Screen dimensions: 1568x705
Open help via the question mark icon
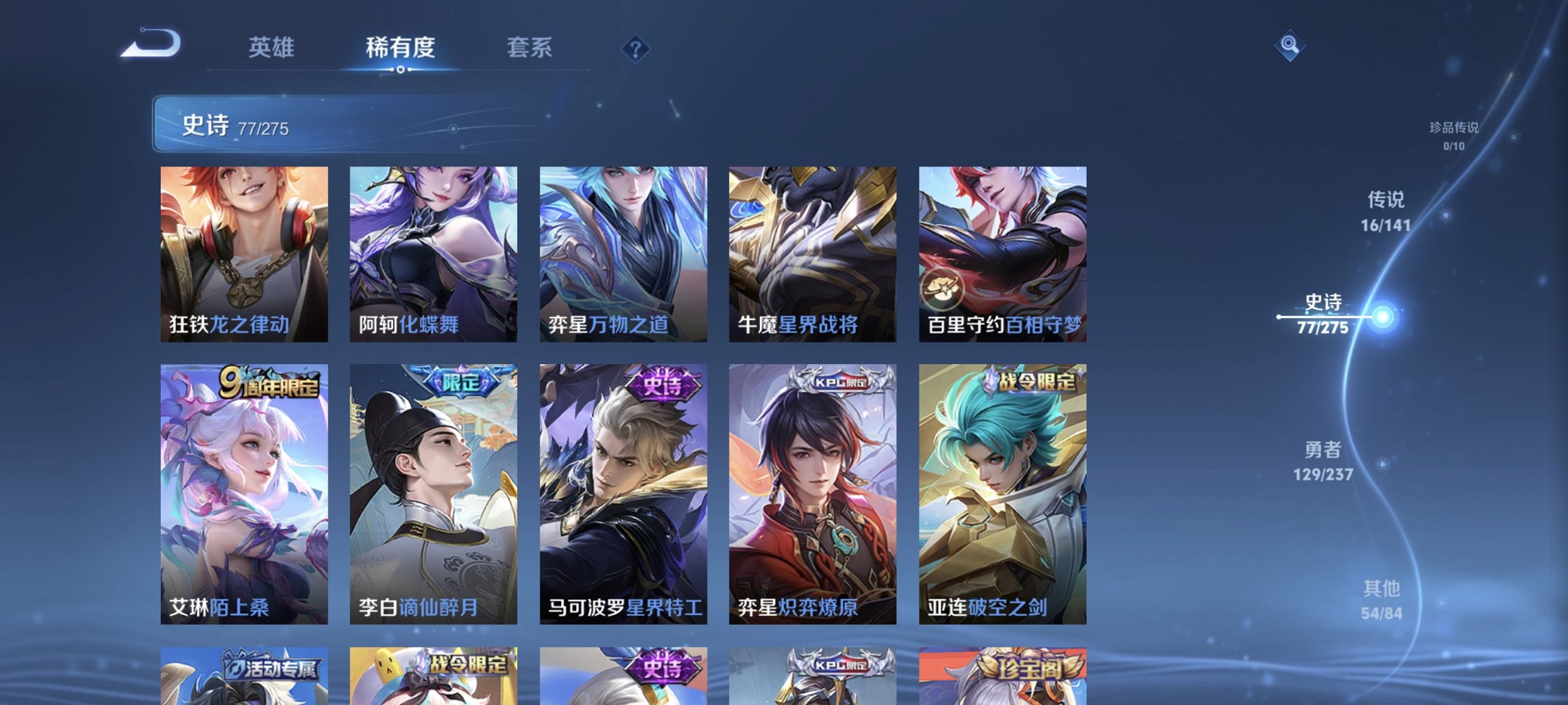pos(637,48)
